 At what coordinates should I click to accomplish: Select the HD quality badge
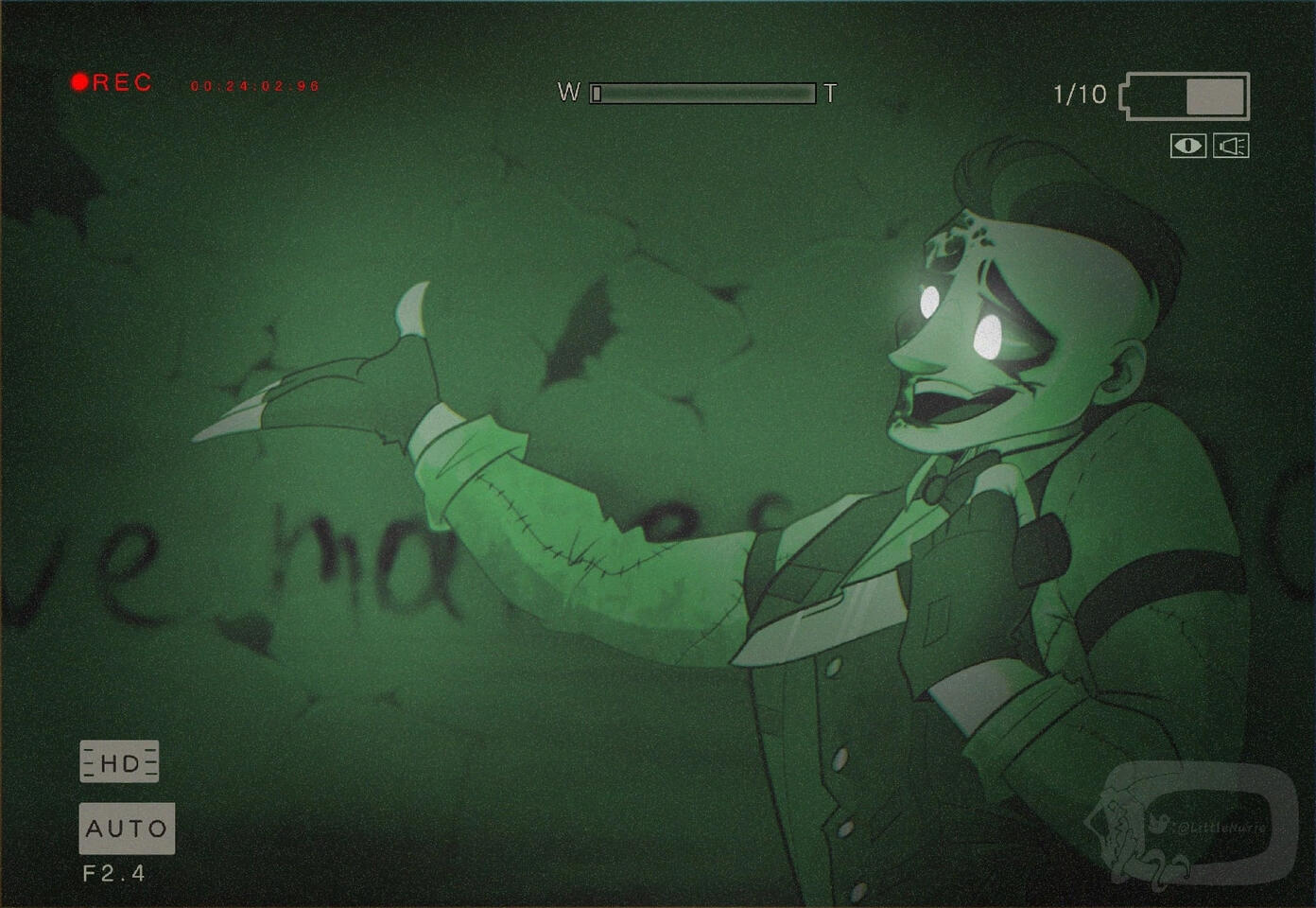point(119,762)
